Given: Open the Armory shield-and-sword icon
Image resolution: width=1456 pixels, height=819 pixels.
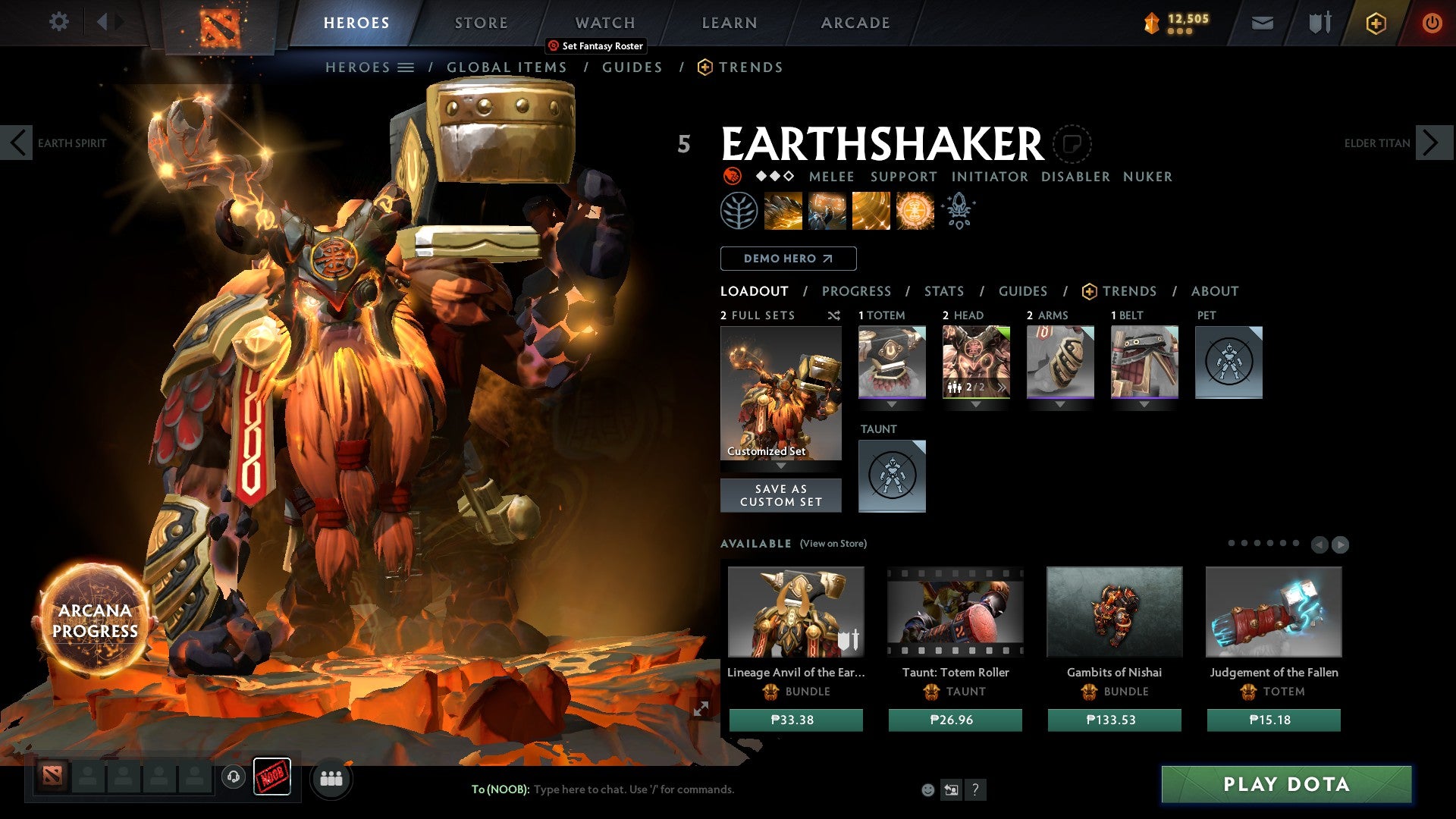Looking at the screenshot, I should pos(1319,22).
